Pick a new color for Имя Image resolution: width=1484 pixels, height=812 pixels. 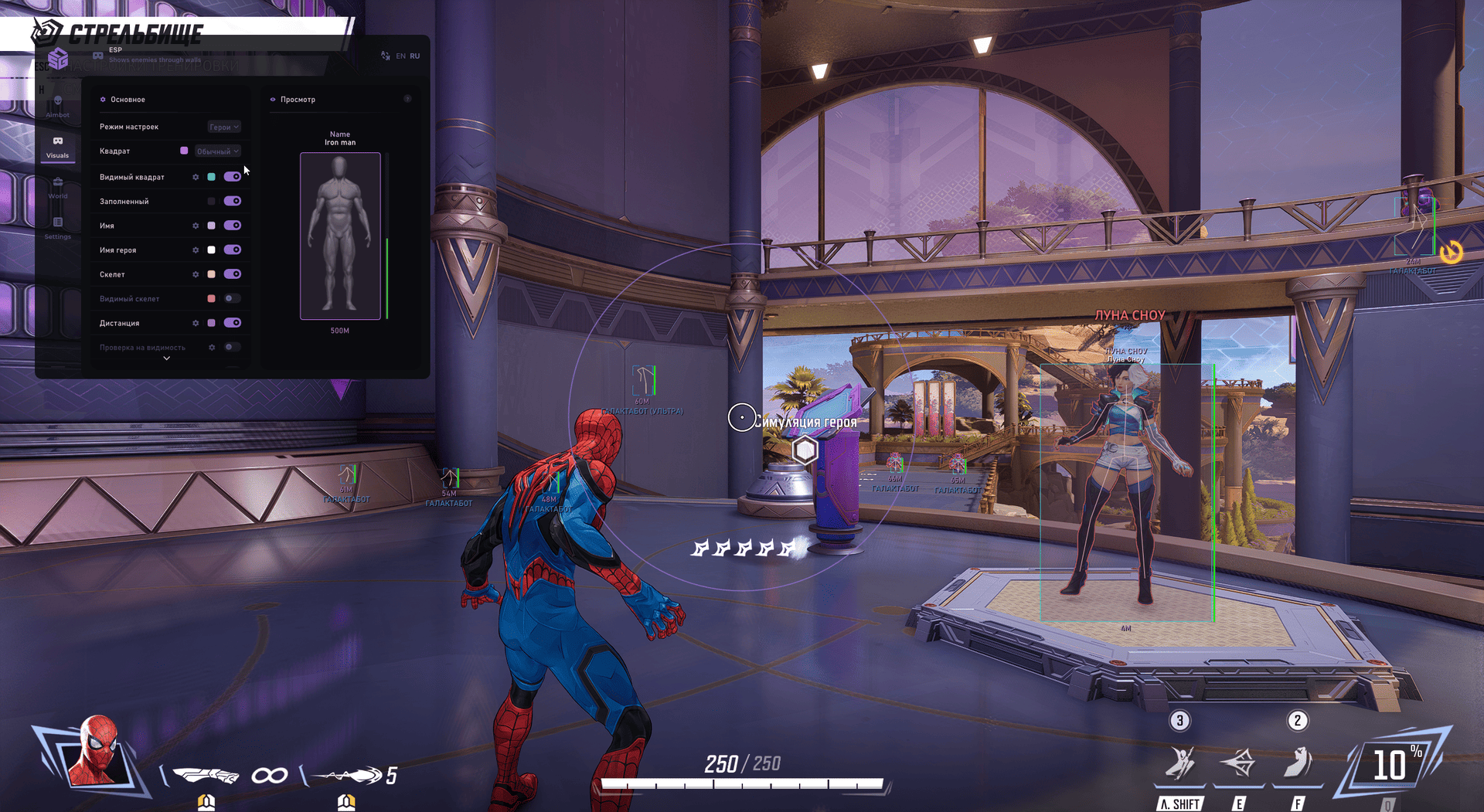211,226
